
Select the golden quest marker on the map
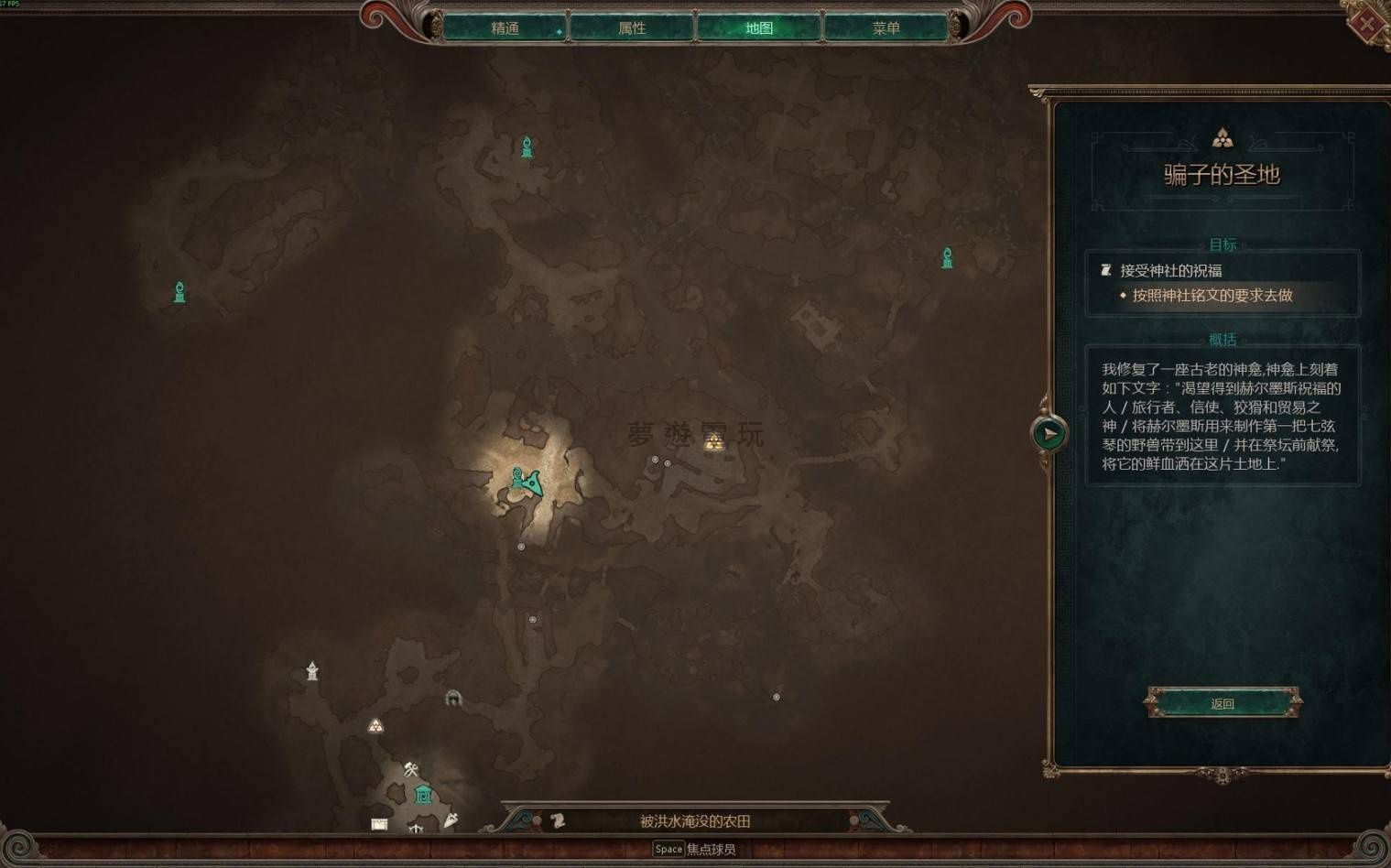click(714, 443)
